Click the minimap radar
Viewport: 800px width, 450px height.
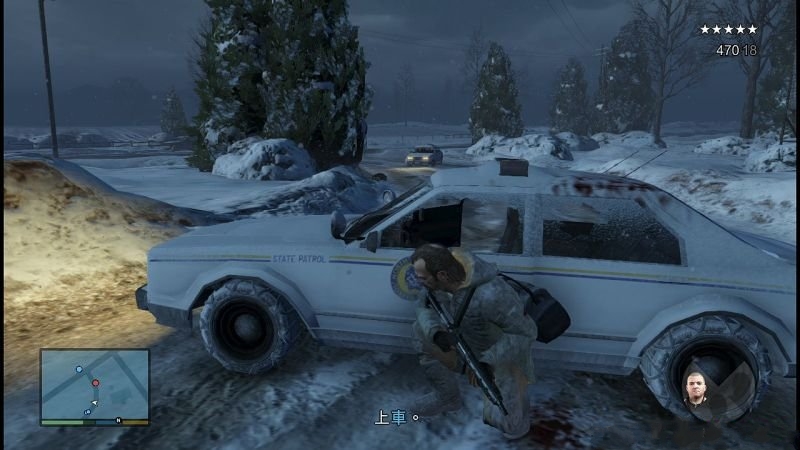tap(94, 386)
